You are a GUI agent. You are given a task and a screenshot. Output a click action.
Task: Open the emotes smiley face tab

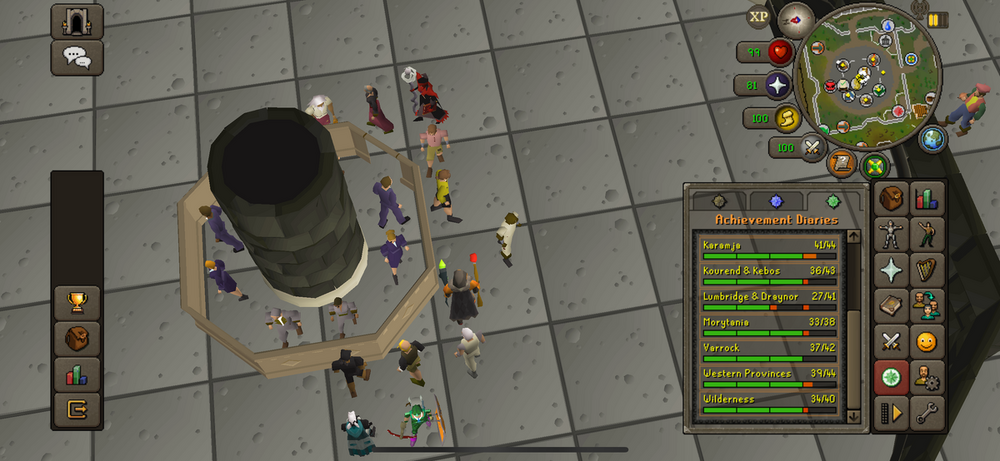(926, 342)
